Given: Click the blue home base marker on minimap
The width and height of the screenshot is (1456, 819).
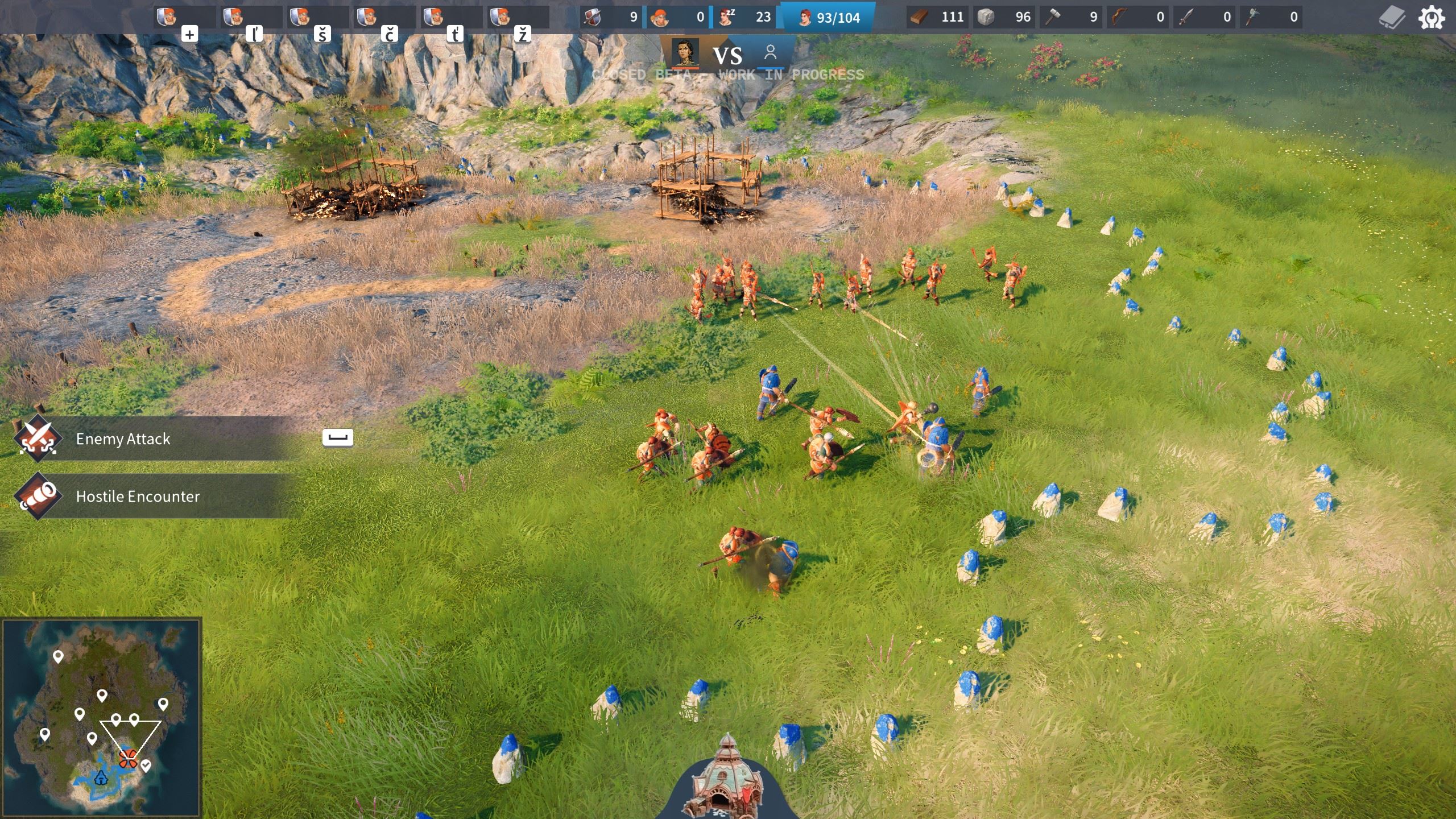Looking at the screenshot, I should click(101, 777).
